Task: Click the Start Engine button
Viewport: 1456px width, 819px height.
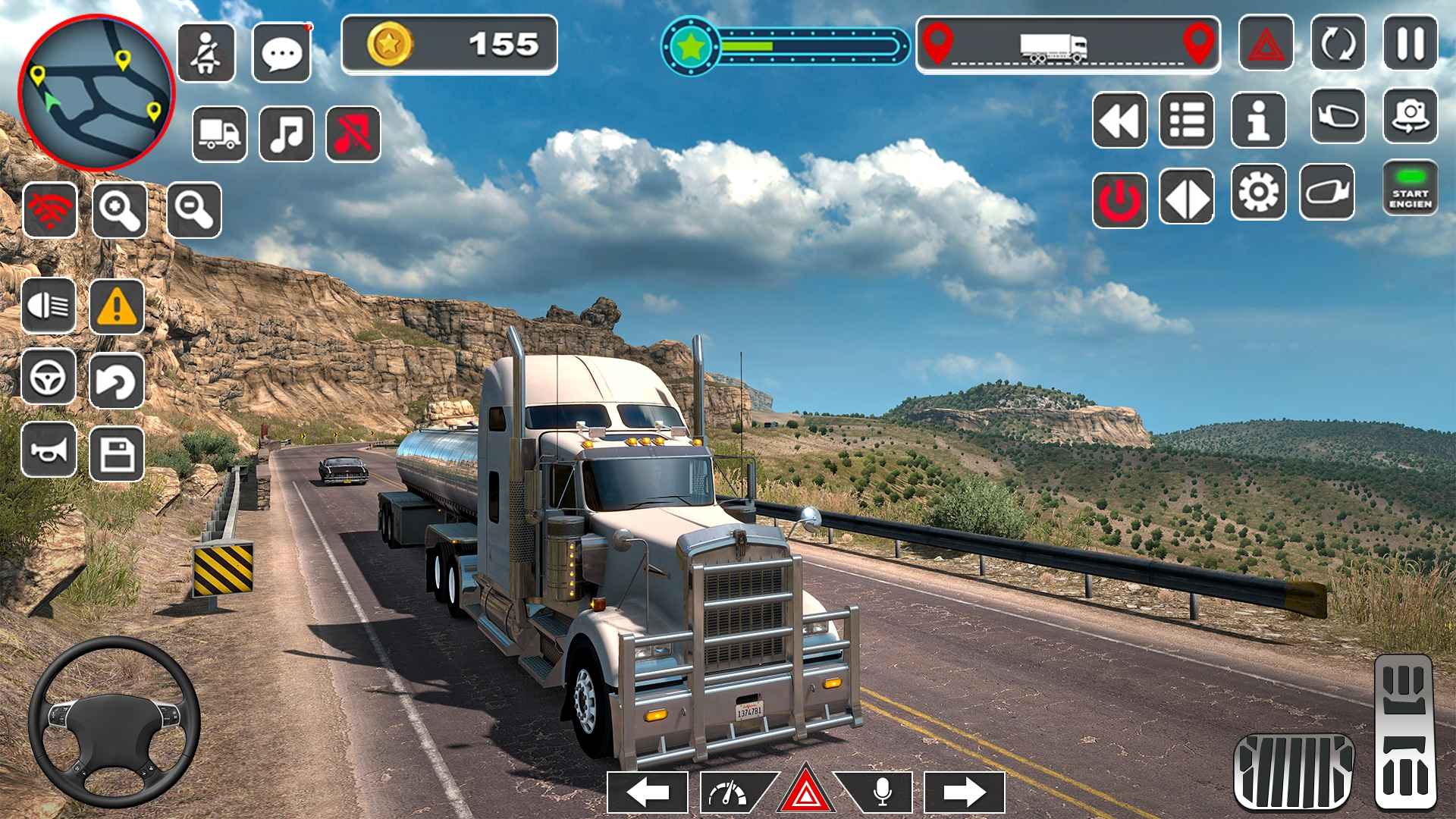Action: [1410, 188]
